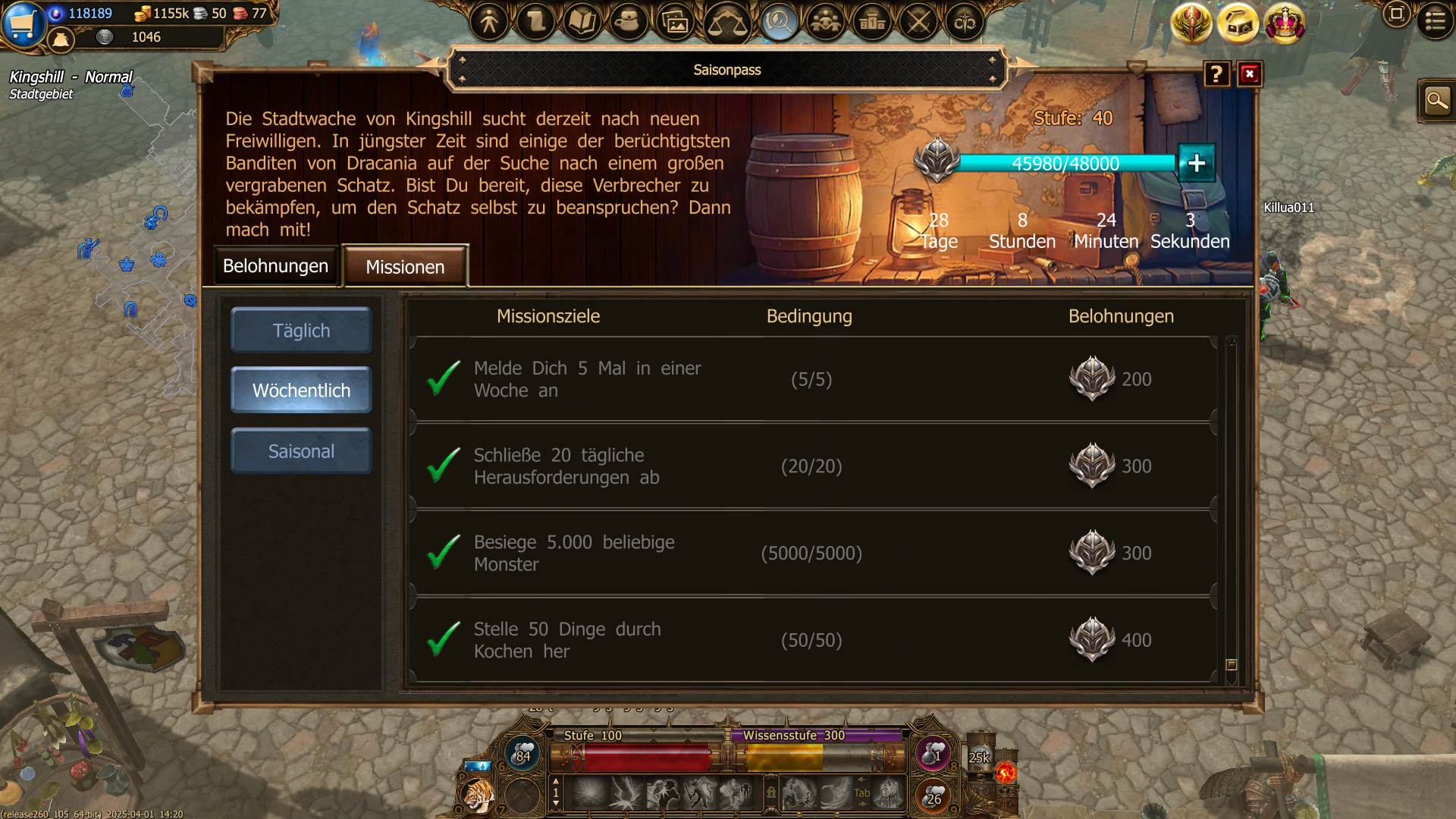Image resolution: width=1456 pixels, height=819 pixels.
Task: Click the golden treasure chest icon
Action: (1238, 24)
